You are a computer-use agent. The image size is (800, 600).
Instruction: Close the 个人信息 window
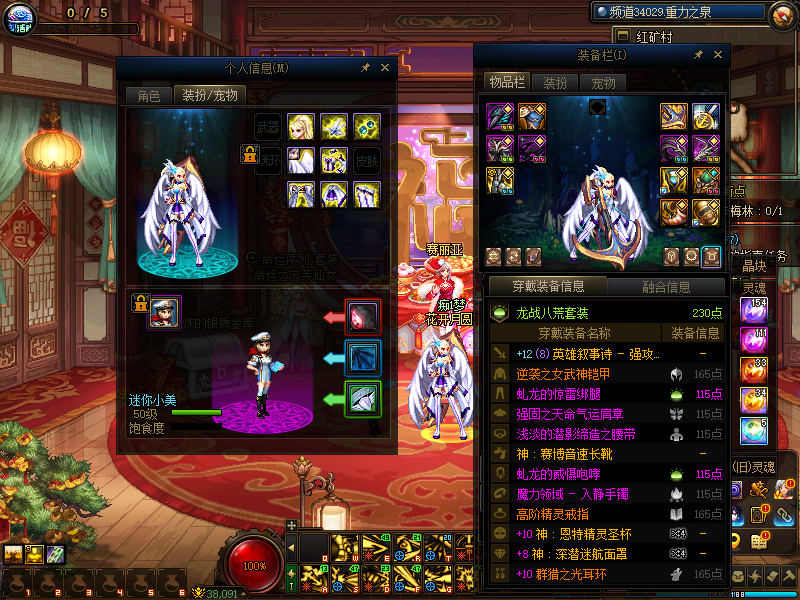(385, 67)
